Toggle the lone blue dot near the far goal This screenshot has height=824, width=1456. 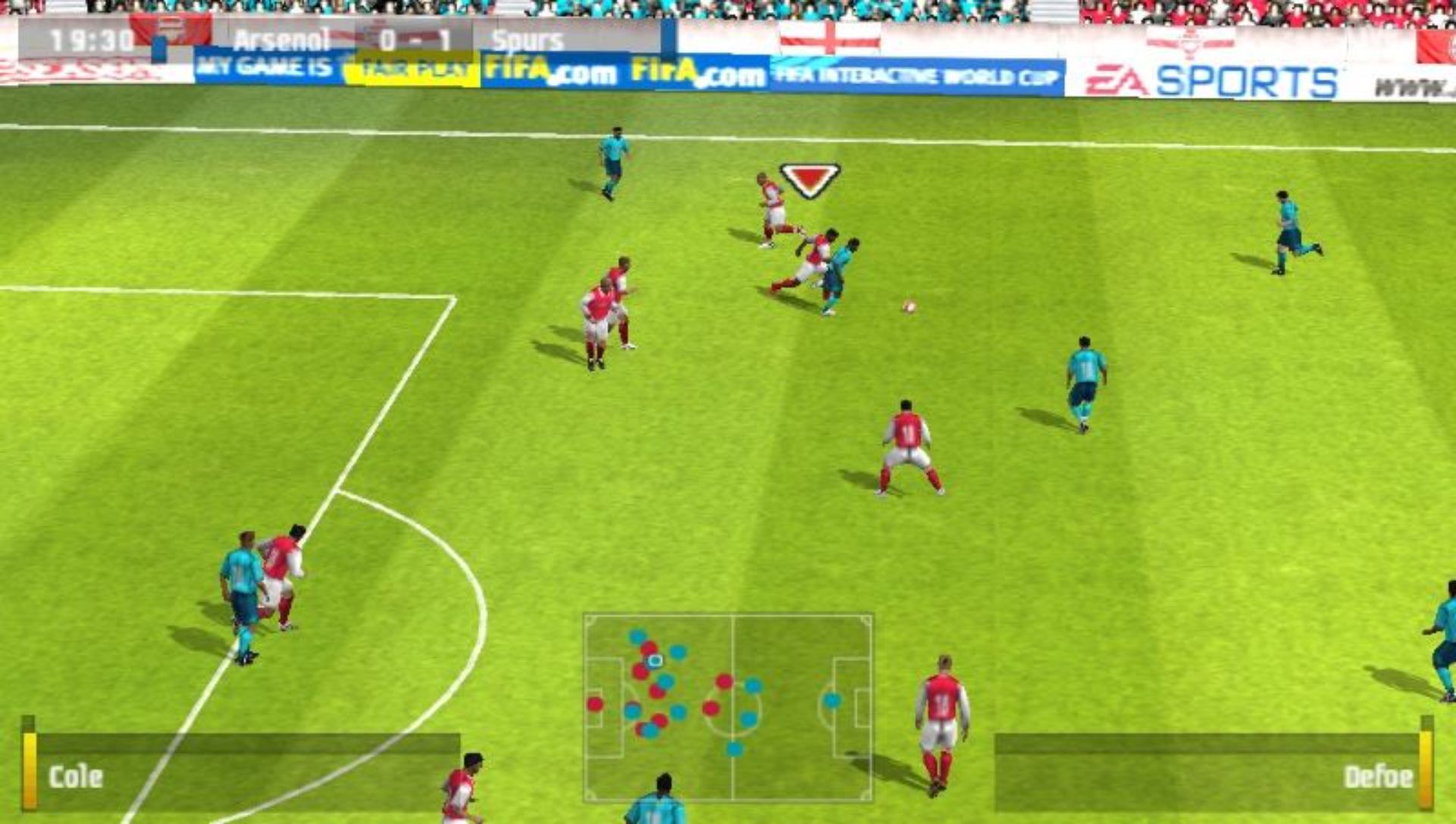832,699
